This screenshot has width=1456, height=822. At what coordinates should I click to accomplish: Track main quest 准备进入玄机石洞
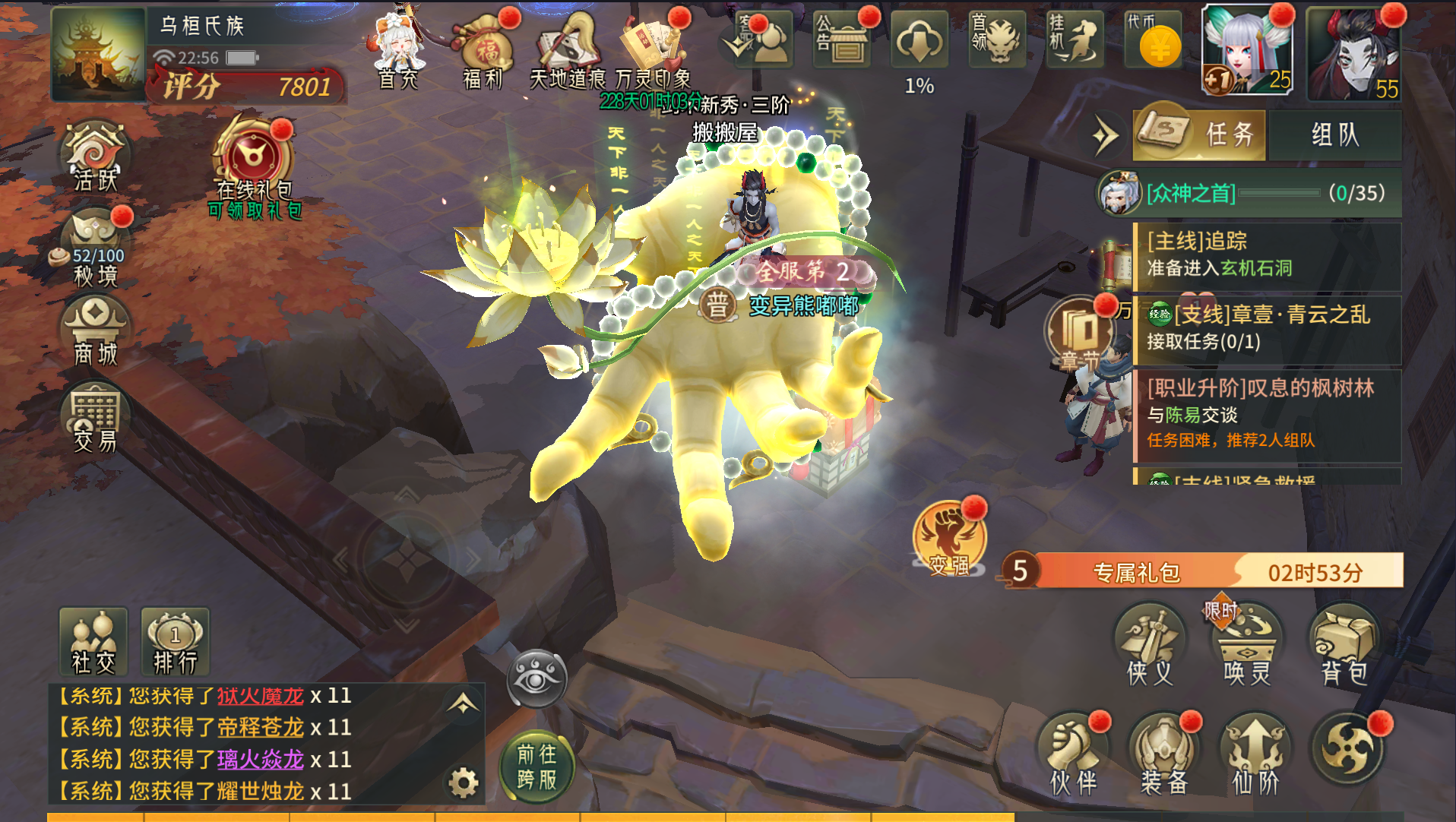(x=1266, y=255)
